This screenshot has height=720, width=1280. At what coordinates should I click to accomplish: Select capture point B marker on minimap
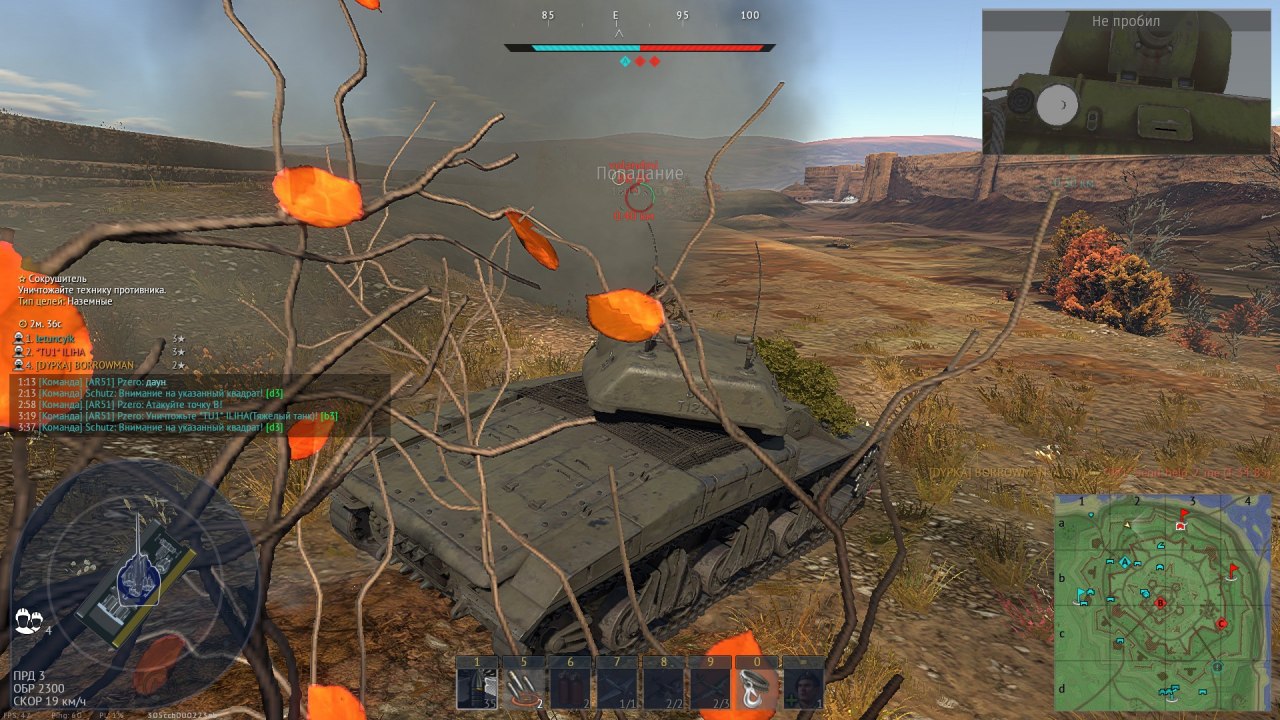click(x=1160, y=603)
